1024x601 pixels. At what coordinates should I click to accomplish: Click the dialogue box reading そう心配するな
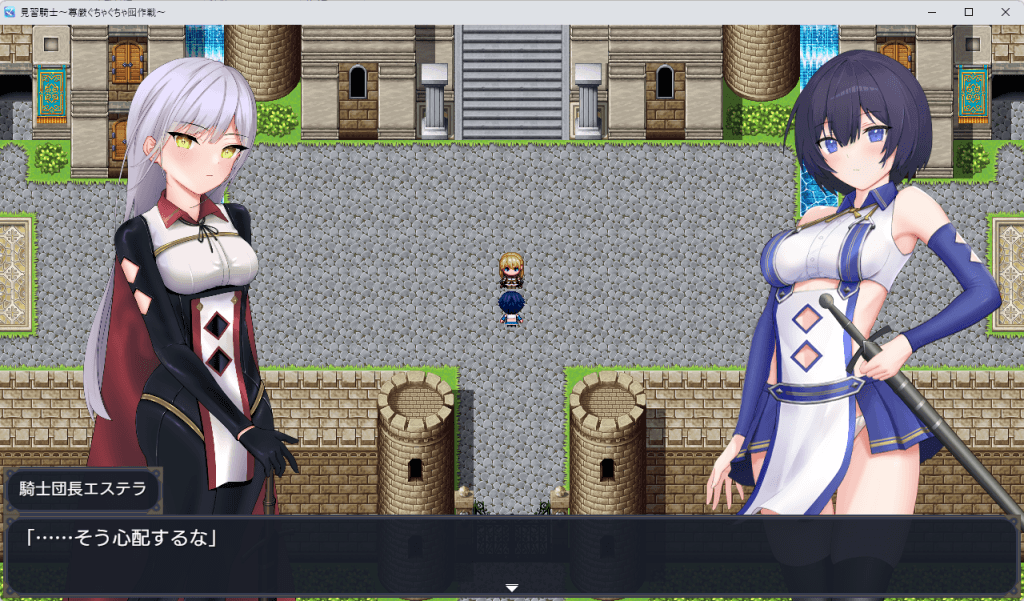(511, 555)
